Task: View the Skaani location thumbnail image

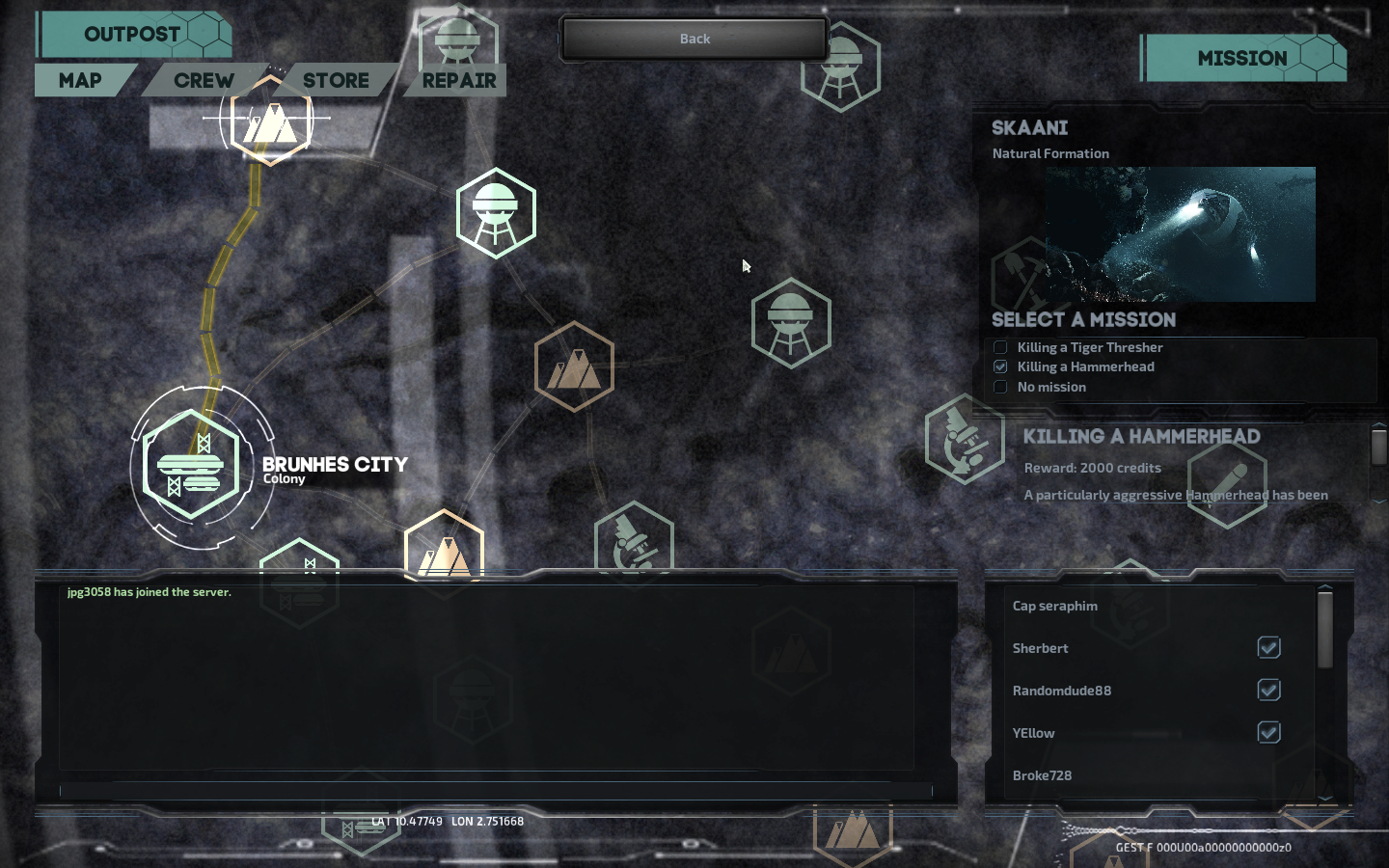Action: [x=1180, y=234]
